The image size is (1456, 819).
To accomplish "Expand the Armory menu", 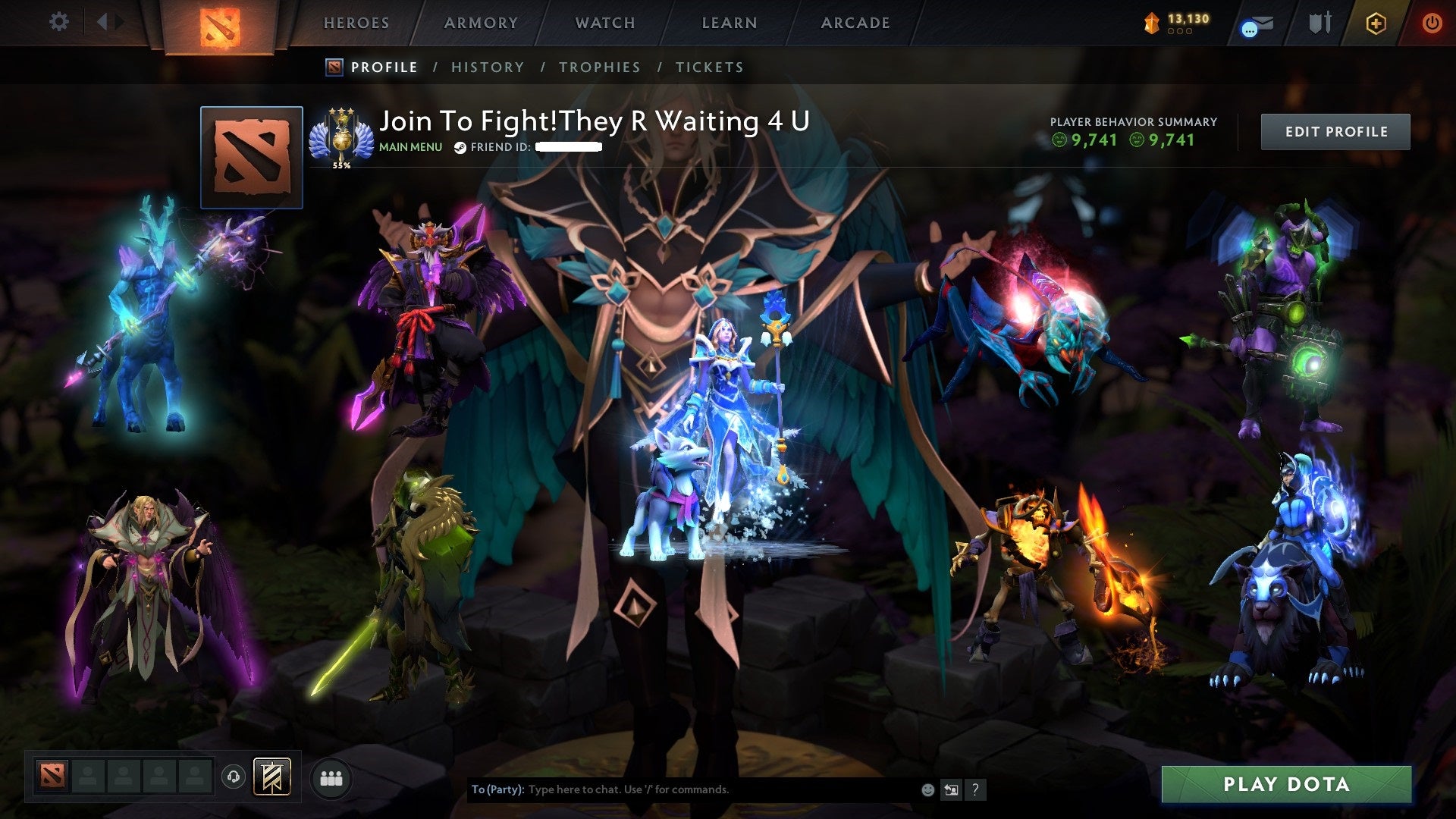I will click(x=482, y=23).
